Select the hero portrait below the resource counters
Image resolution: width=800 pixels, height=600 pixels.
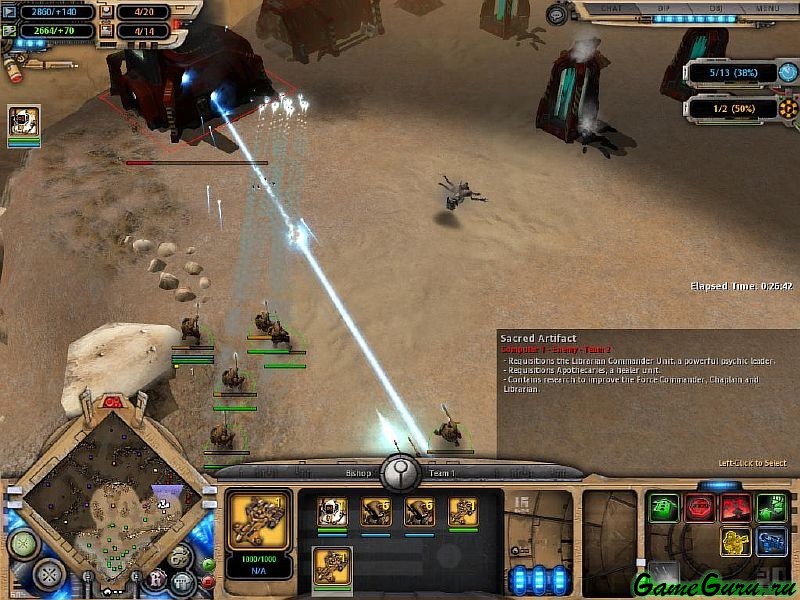coord(24,121)
